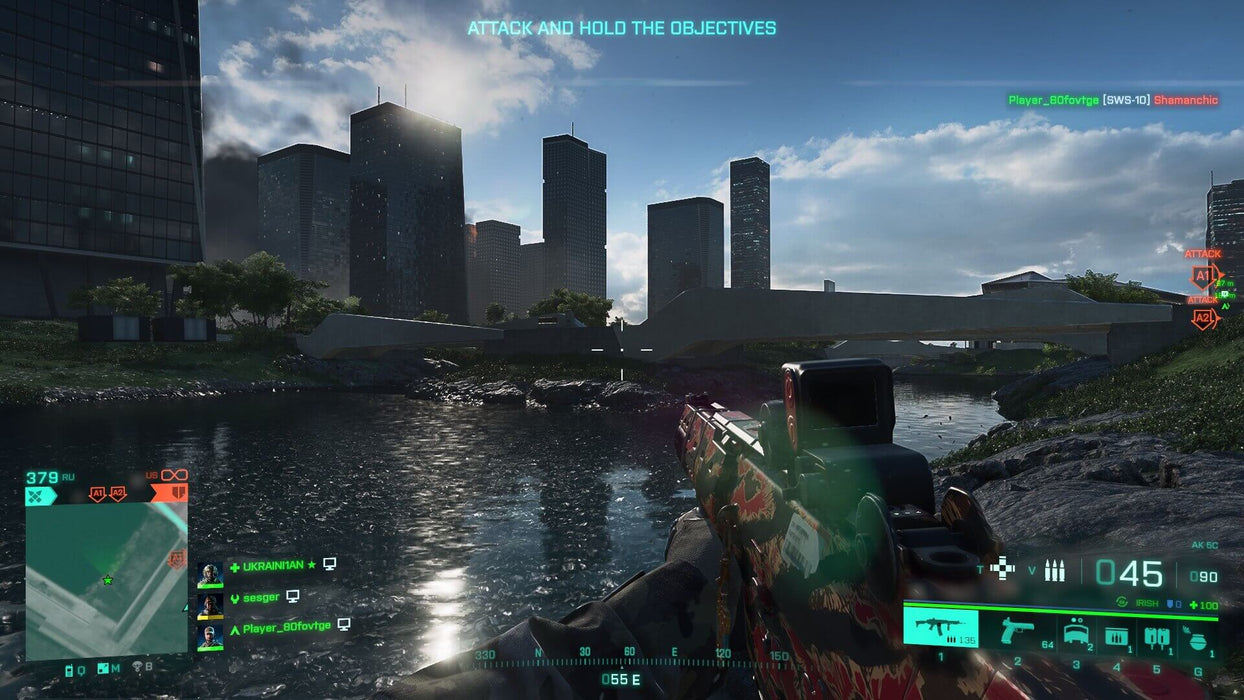
Task: Click the A1 objective indicator above the minimap
Action: [x=98, y=494]
